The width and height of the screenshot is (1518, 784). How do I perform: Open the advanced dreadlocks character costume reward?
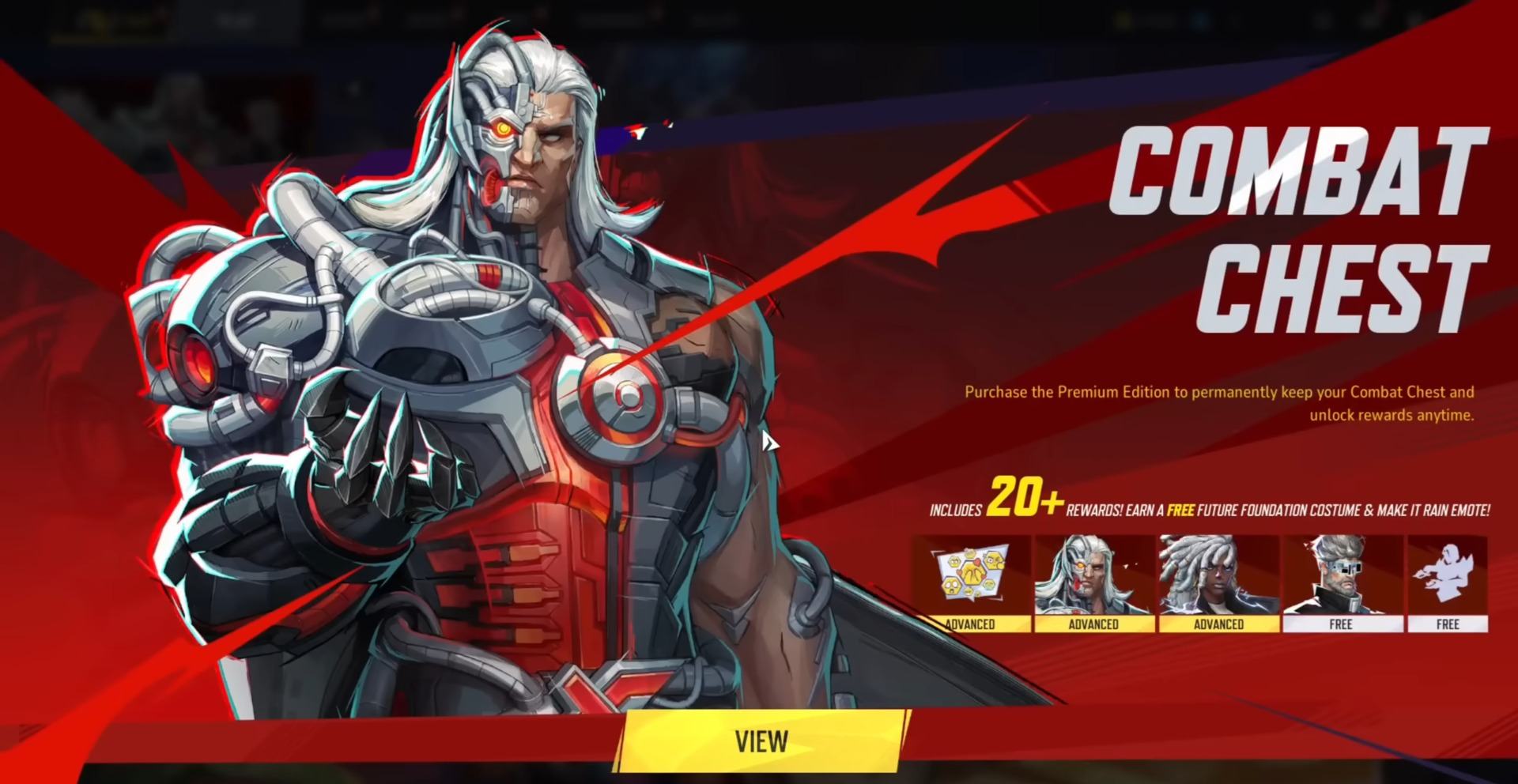pos(1218,582)
